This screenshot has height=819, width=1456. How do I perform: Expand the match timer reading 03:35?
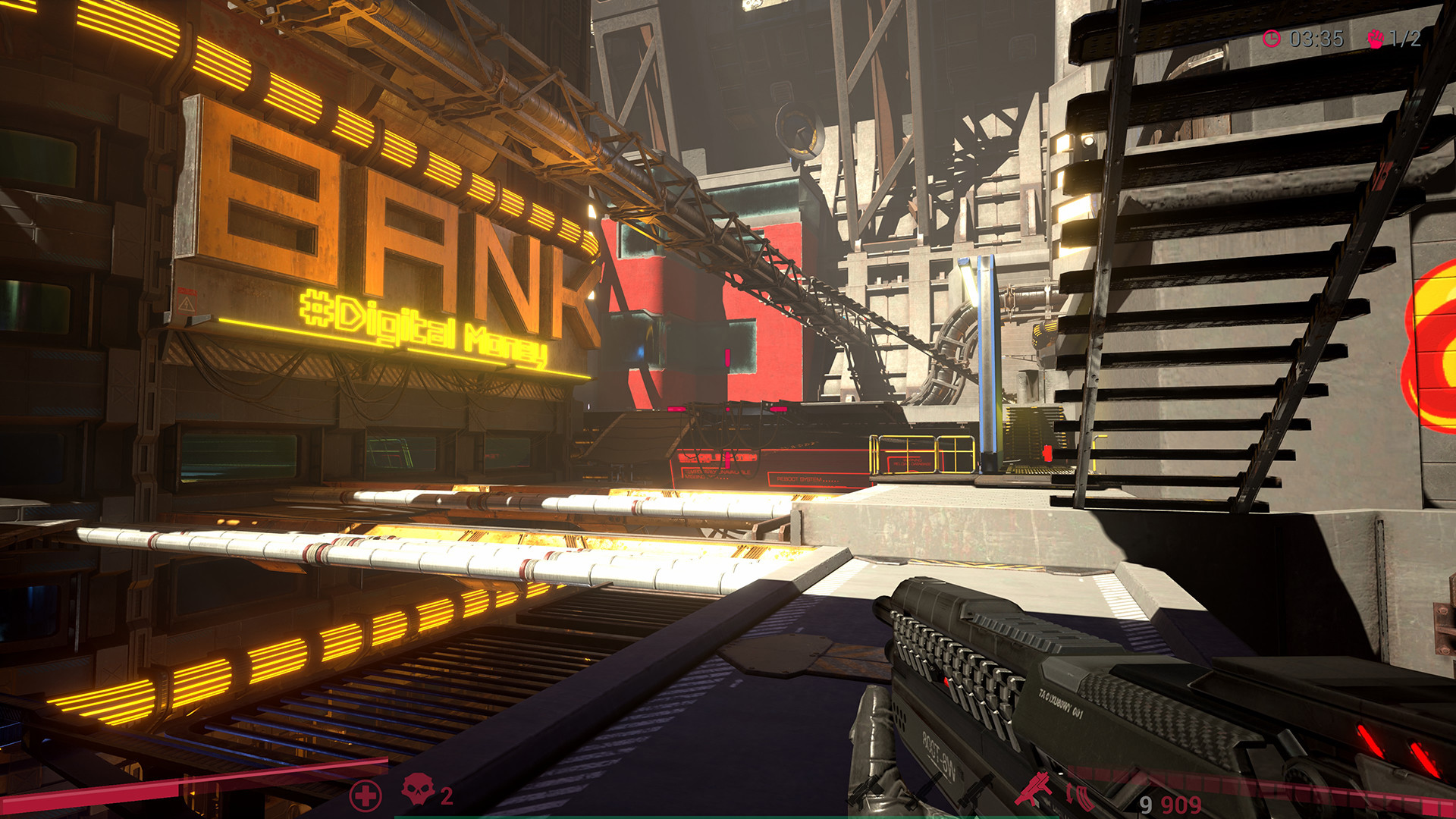pos(1315,38)
